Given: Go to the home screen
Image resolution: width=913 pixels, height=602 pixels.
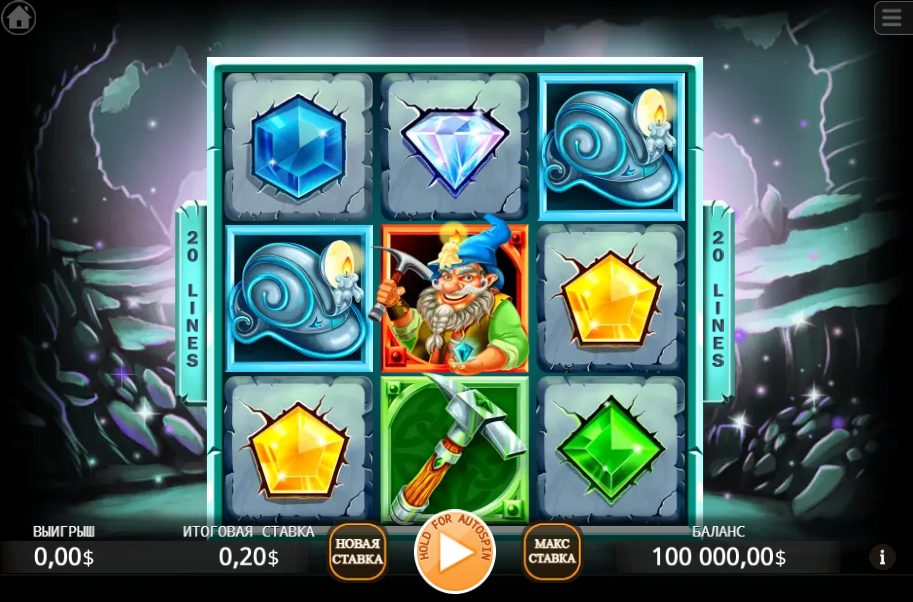Looking at the screenshot, I should 18,17.
